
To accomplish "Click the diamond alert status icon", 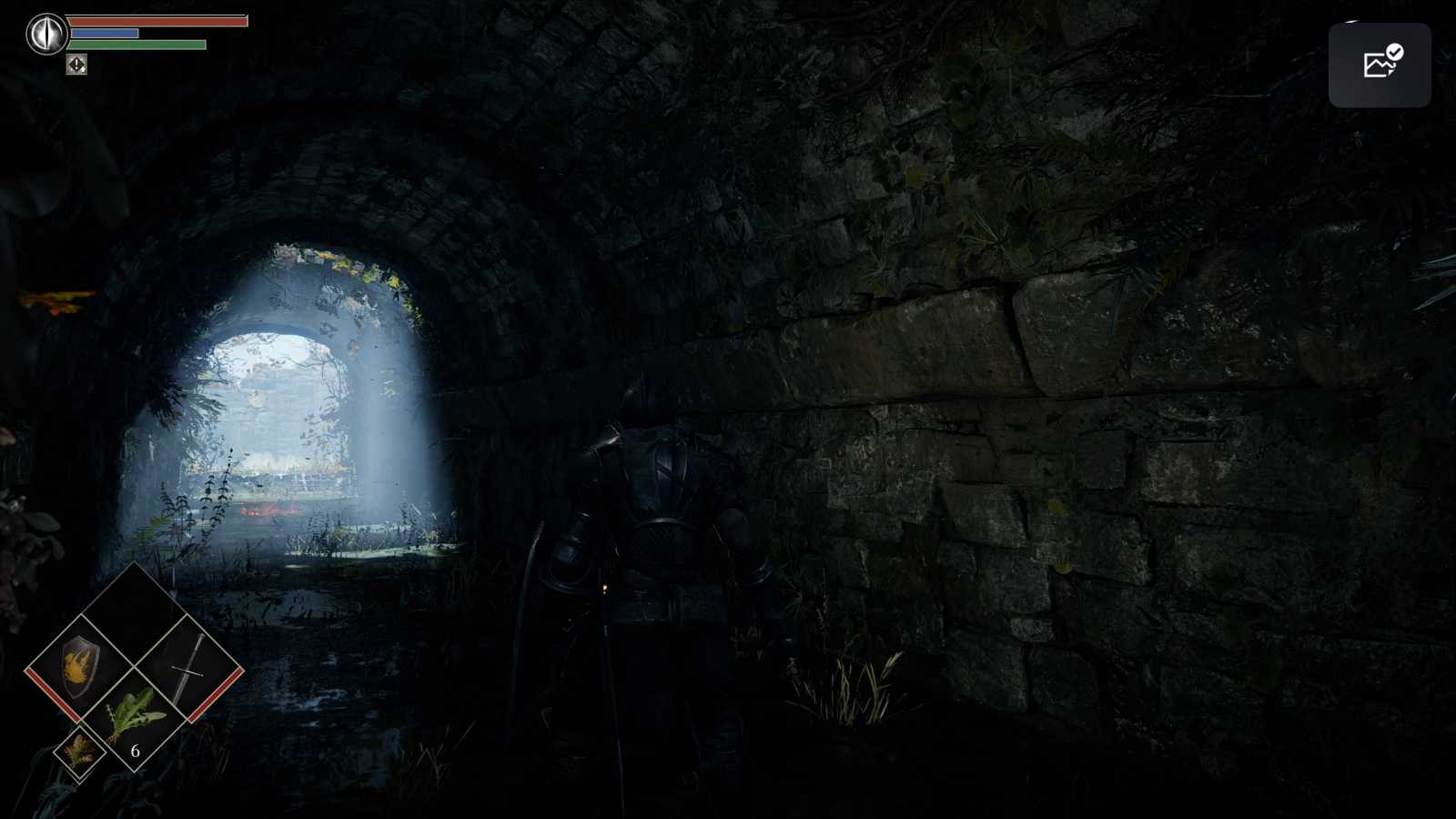I will coord(77,65).
